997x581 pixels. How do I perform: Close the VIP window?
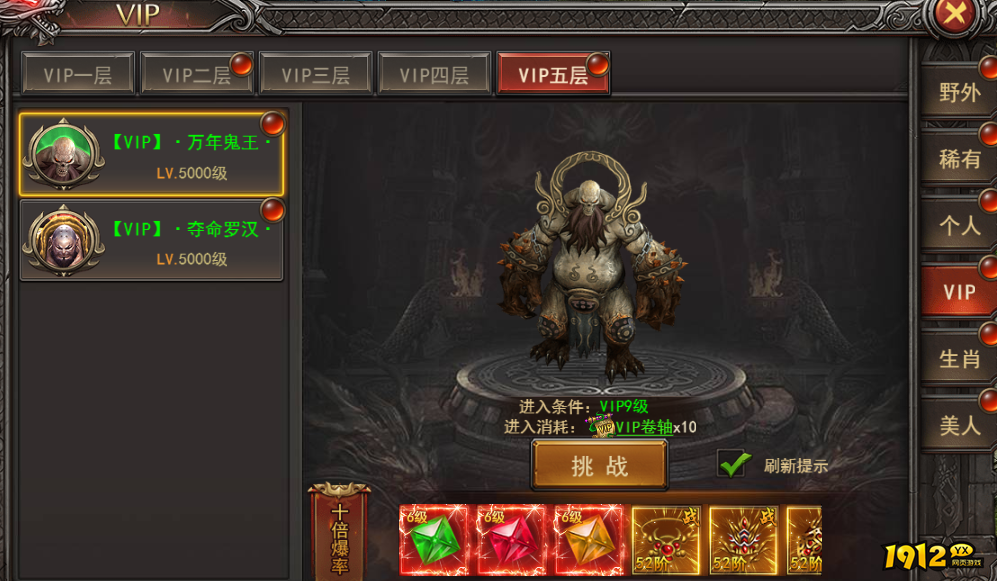(956, 16)
